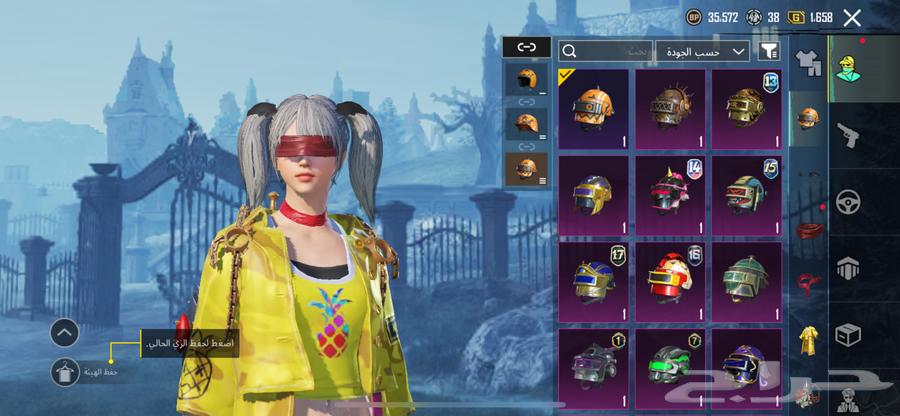Select the blue-gold helmet with badge 17
900x416 pixels.
[x=593, y=278]
